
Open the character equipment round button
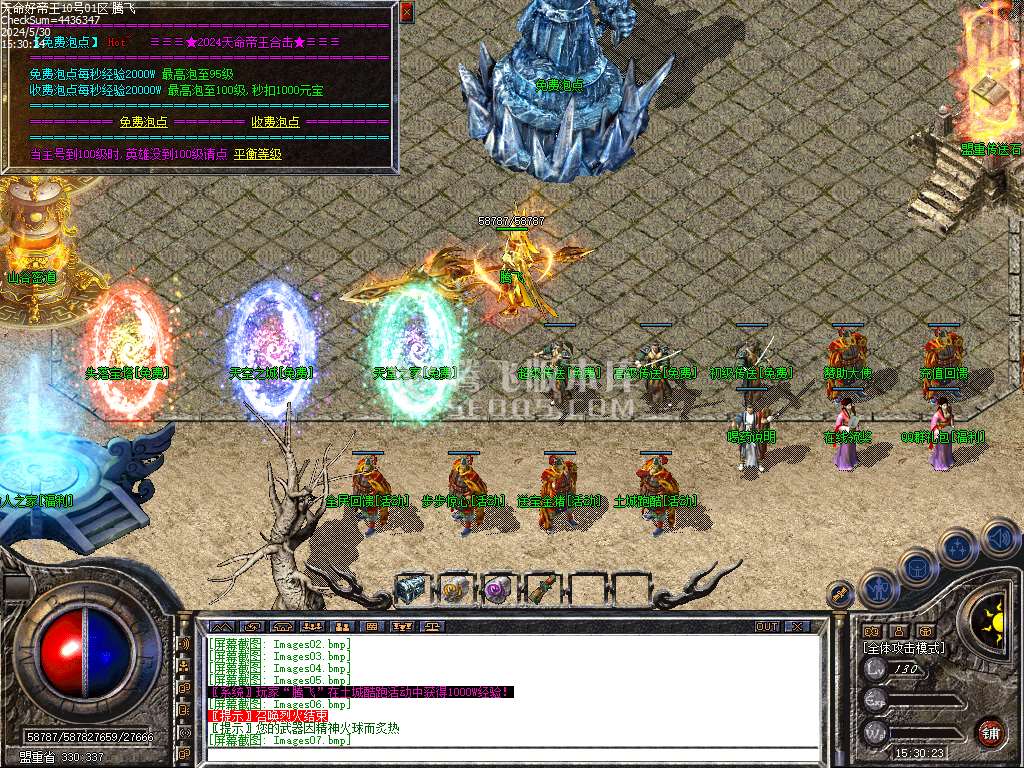coord(877,590)
